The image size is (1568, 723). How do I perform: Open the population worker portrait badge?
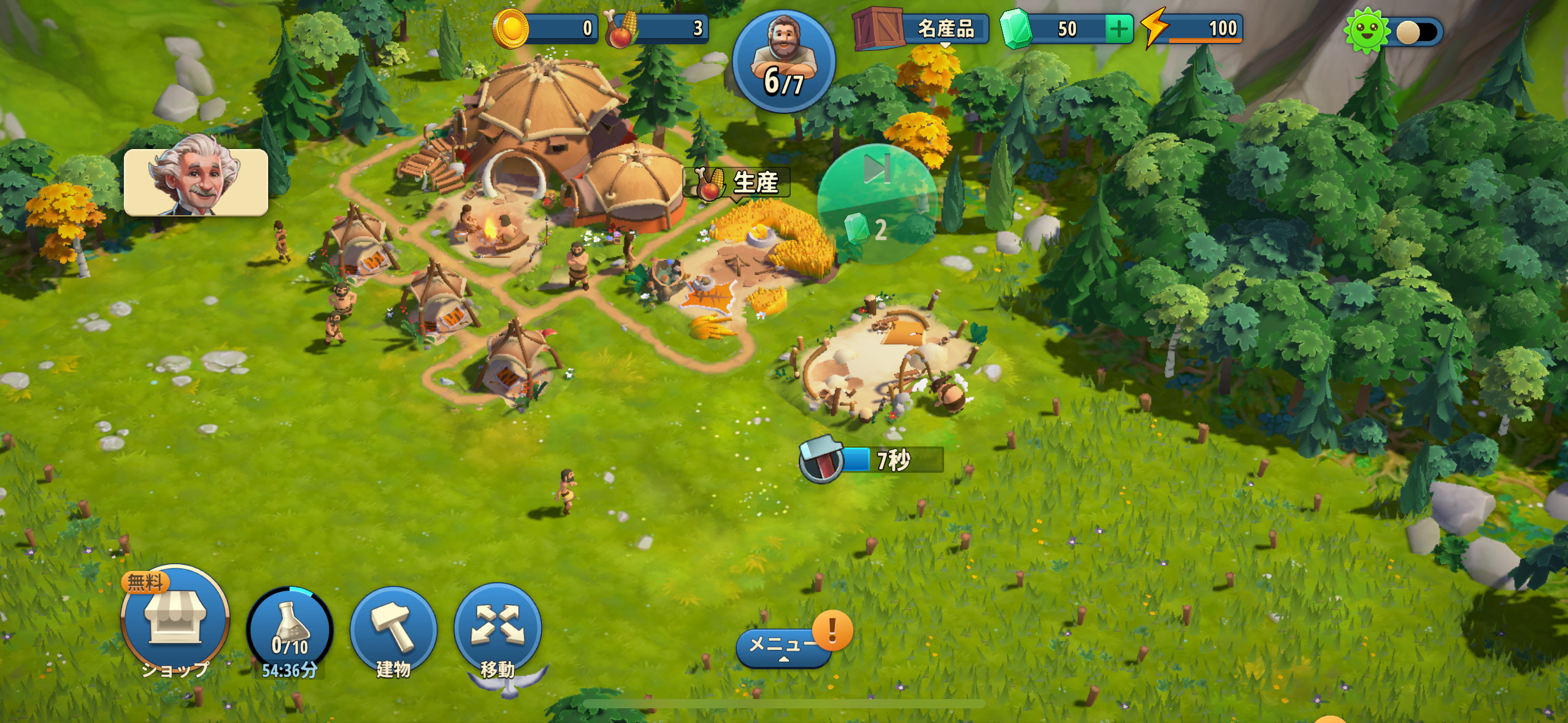[x=783, y=61]
